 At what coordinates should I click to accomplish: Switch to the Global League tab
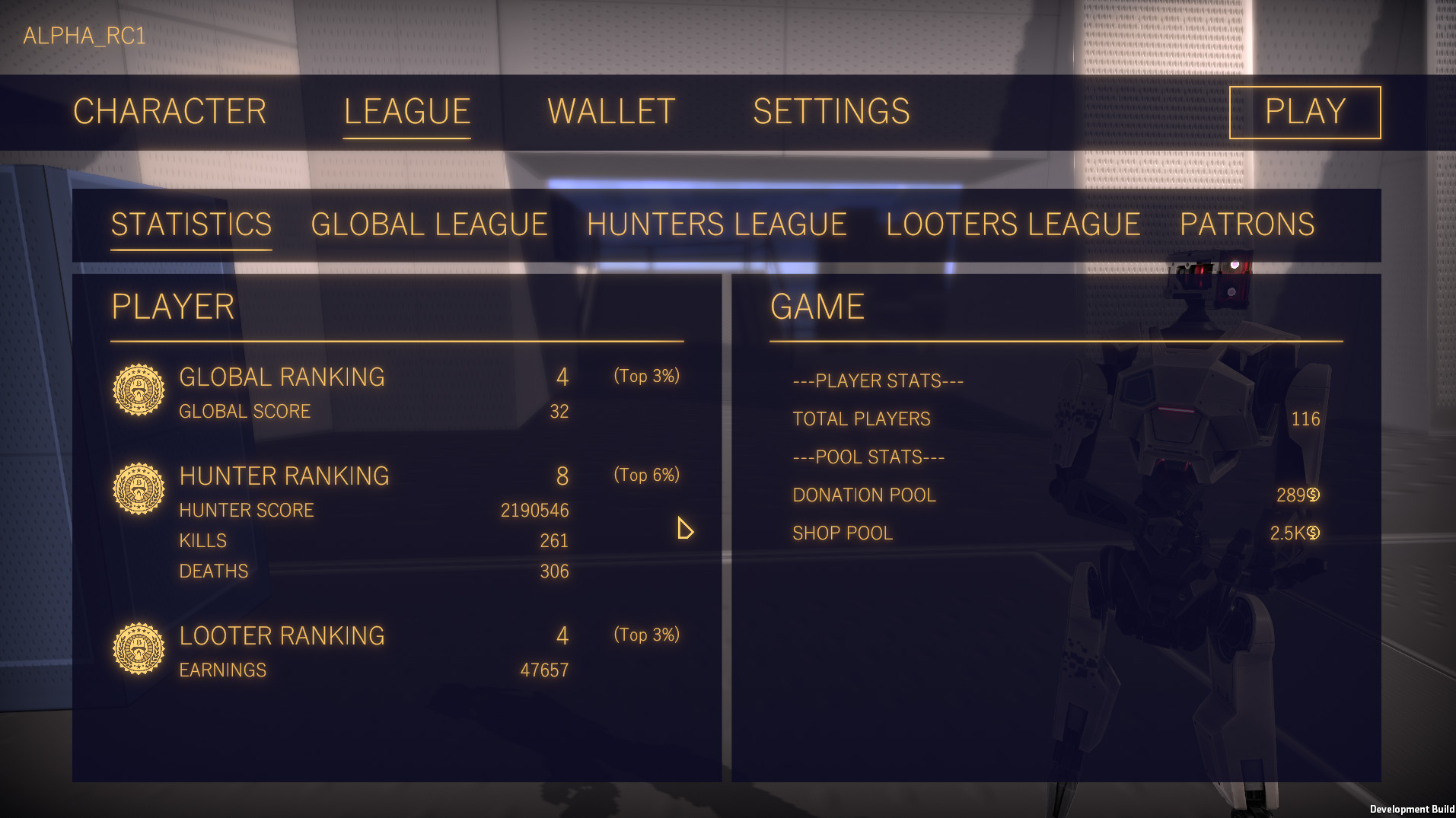tap(429, 224)
